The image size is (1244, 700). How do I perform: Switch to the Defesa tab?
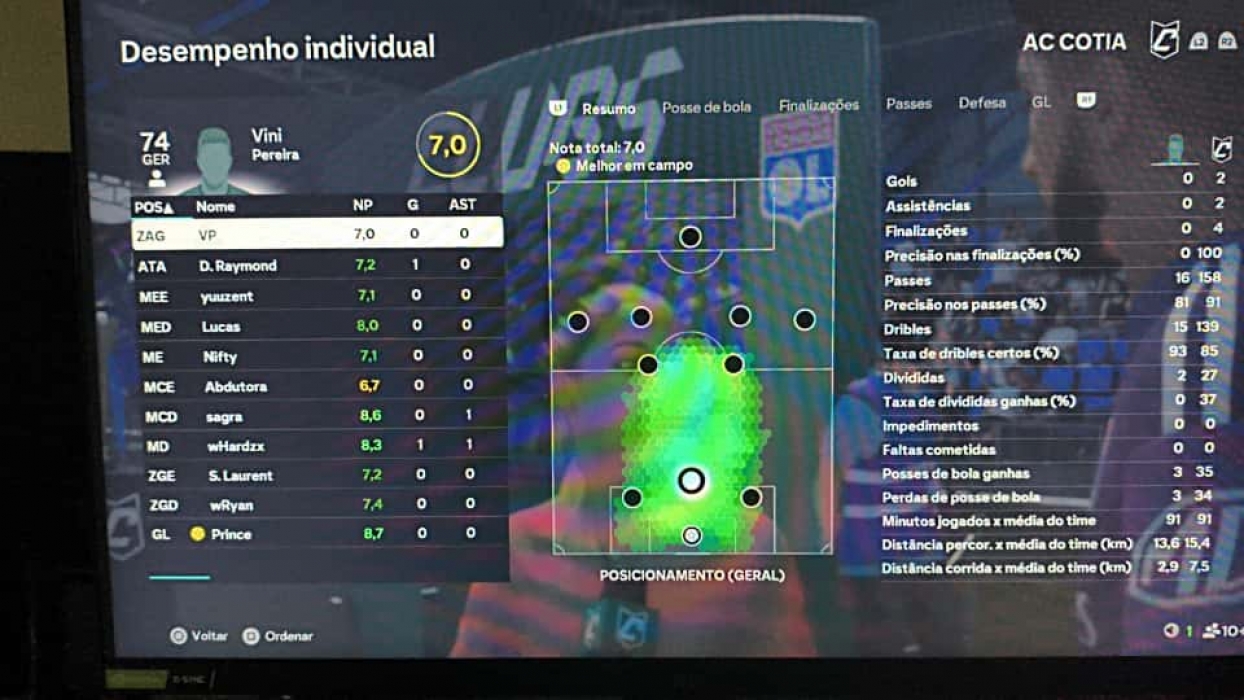(x=982, y=103)
